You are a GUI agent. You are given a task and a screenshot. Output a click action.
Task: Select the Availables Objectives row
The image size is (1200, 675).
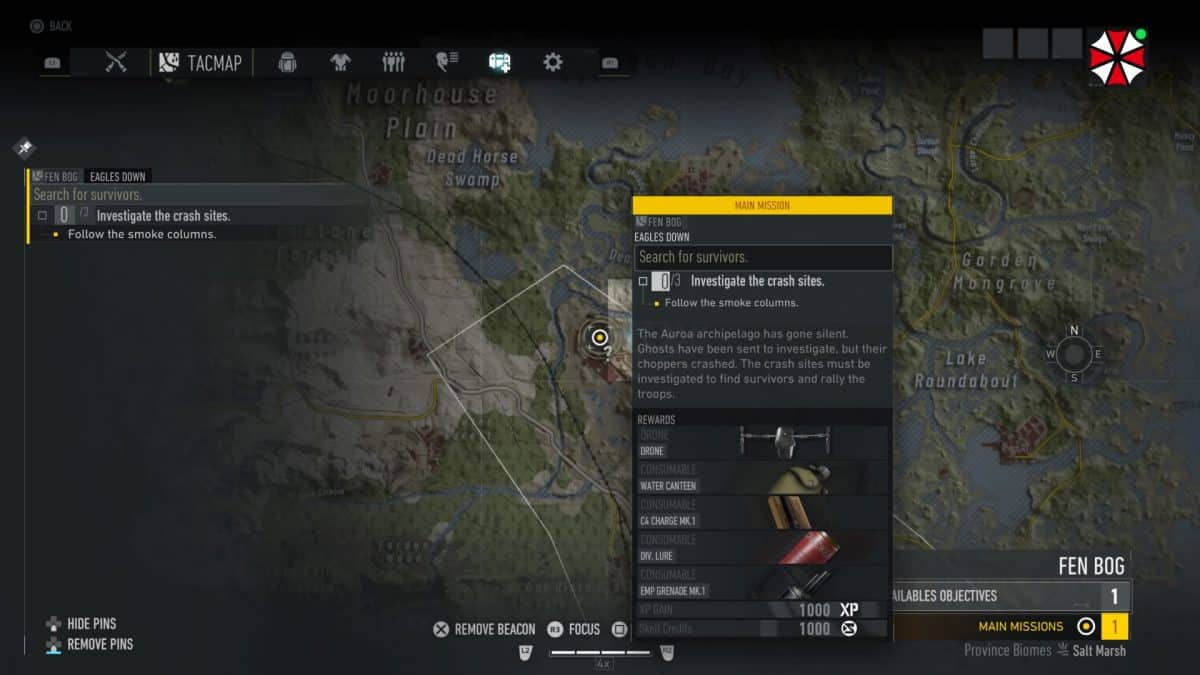click(1010, 596)
